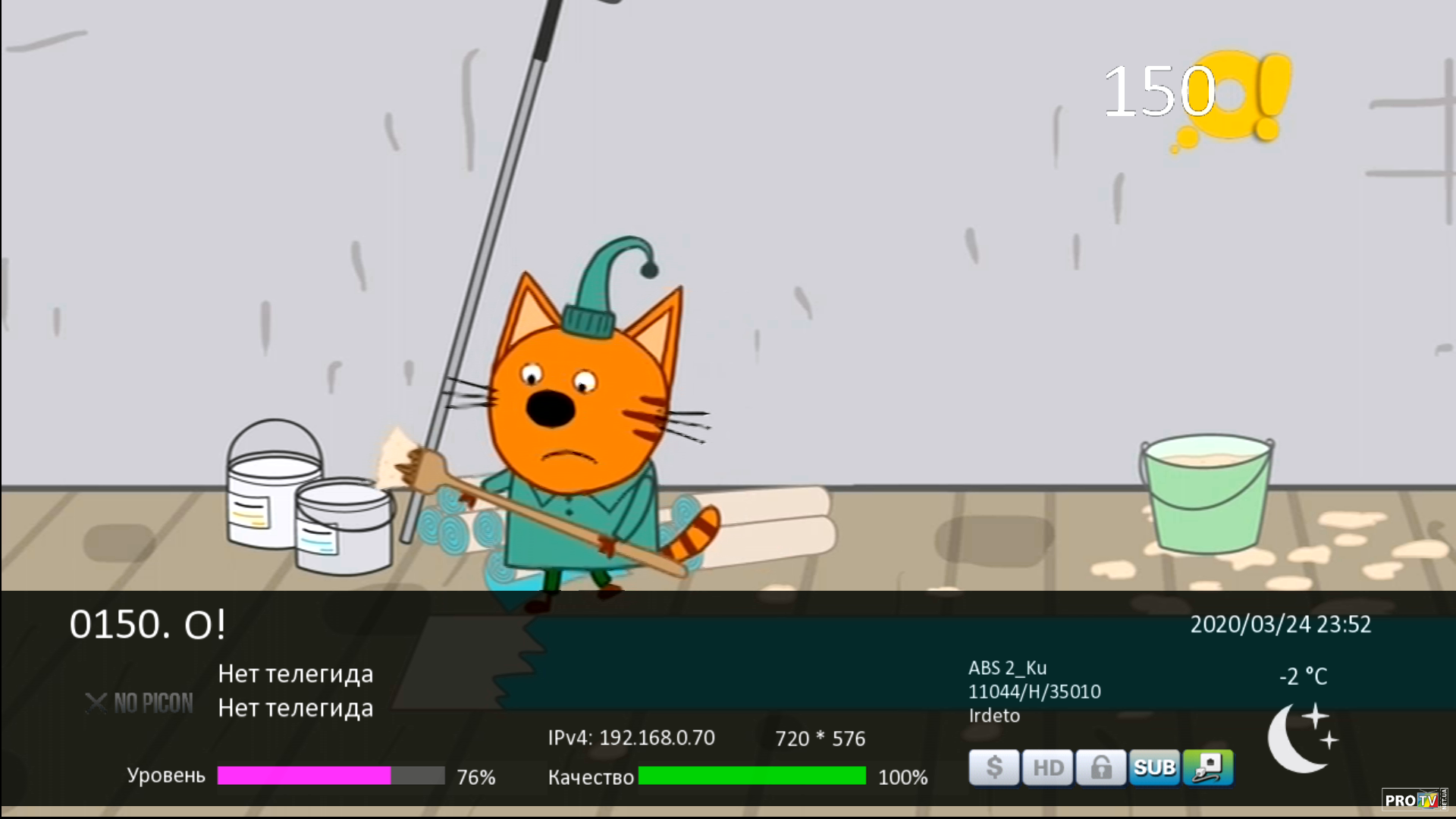The image size is (1456, 819).
Task: Open the green network monitor icon
Action: (x=1207, y=767)
